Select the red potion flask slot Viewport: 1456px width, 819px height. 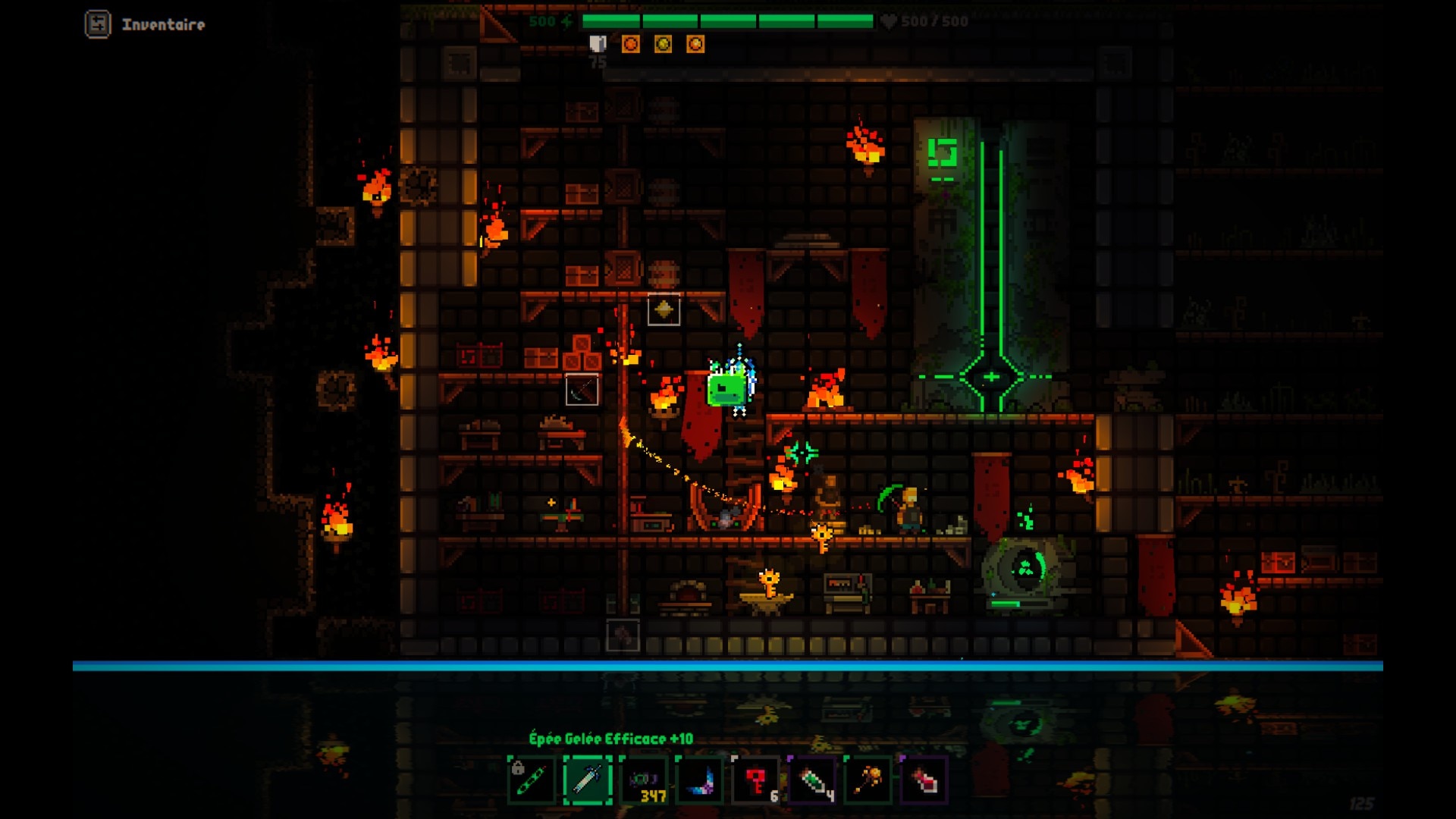point(924,780)
